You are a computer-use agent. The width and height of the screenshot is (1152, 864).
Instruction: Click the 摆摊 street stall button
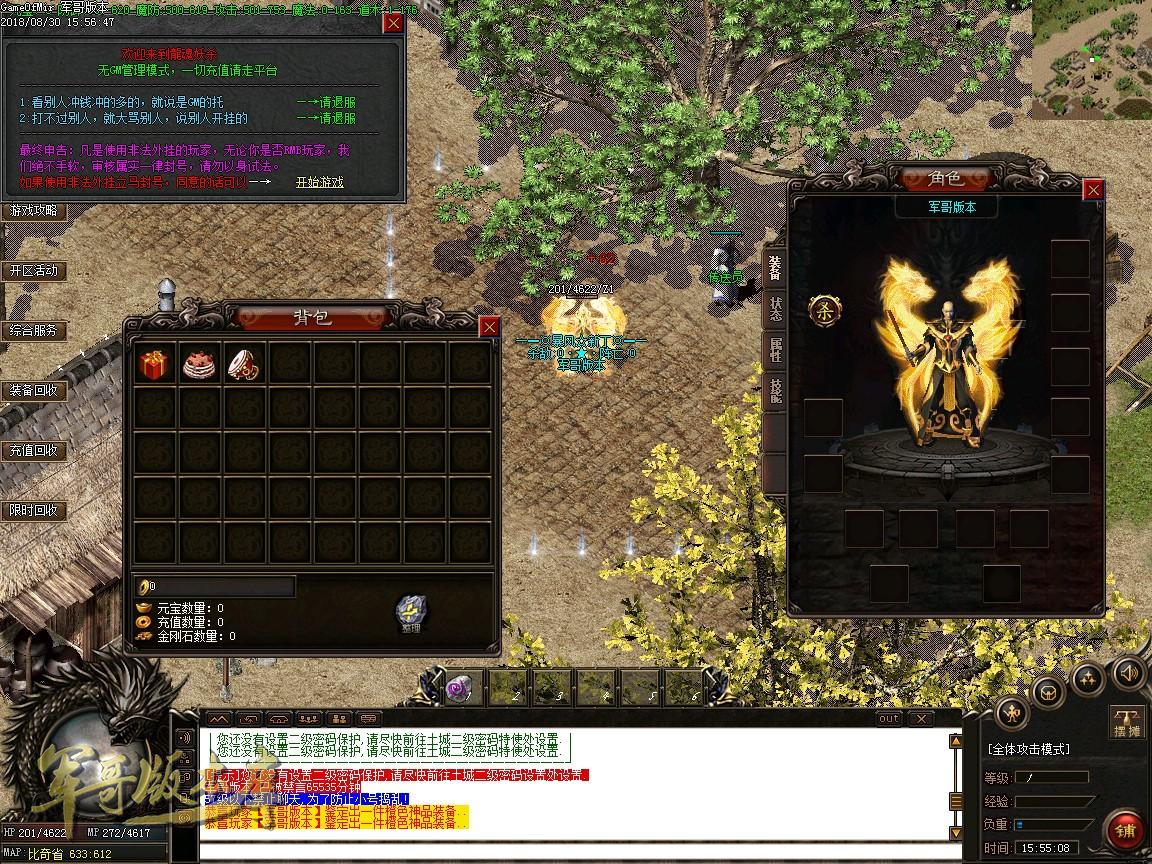point(1127,722)
